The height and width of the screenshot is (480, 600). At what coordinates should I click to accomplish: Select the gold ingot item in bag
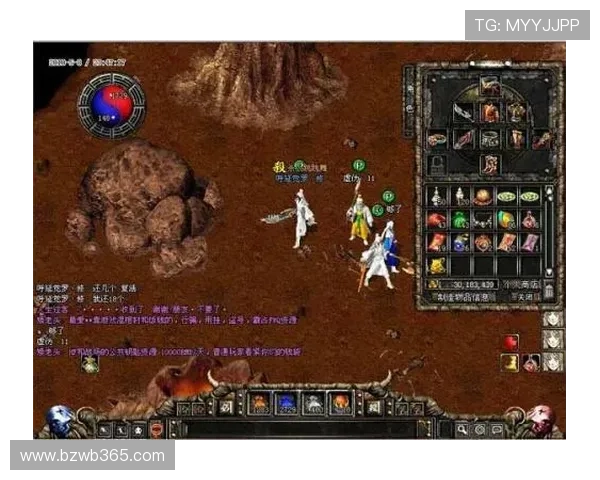(x=437, y=265)
